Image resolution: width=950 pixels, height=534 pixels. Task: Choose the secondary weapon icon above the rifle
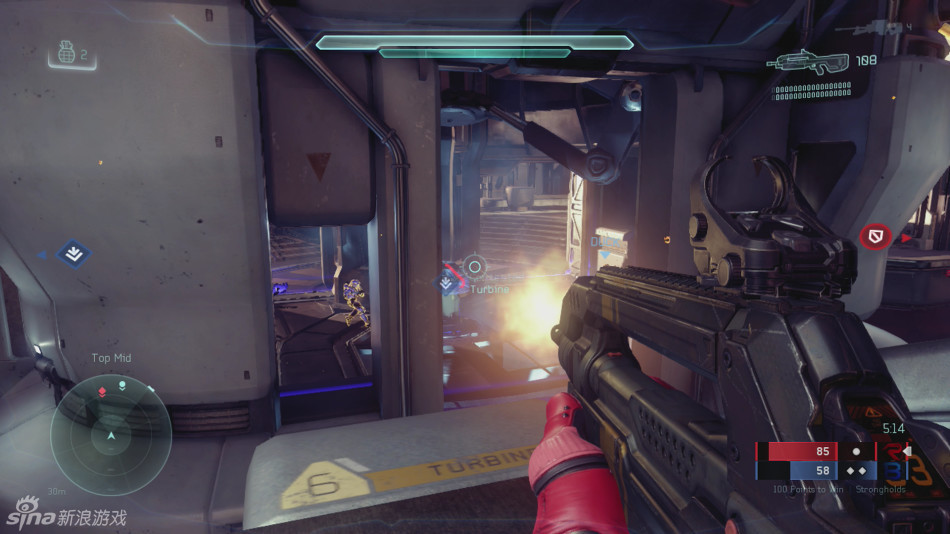point(871,30)
